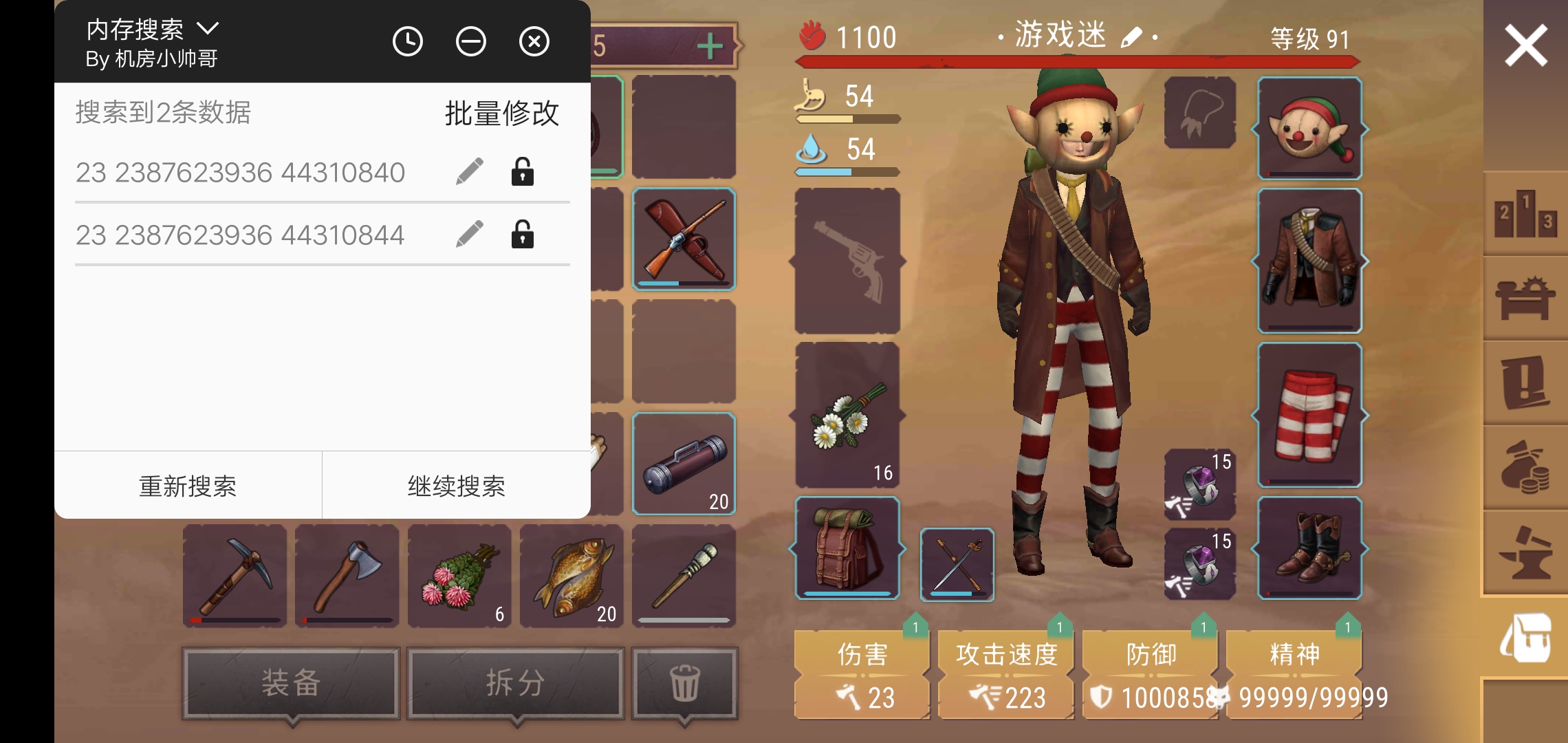Delete item with the trash can button
Viewport: 1568px width, 743px height.
(x=684, y=682)
